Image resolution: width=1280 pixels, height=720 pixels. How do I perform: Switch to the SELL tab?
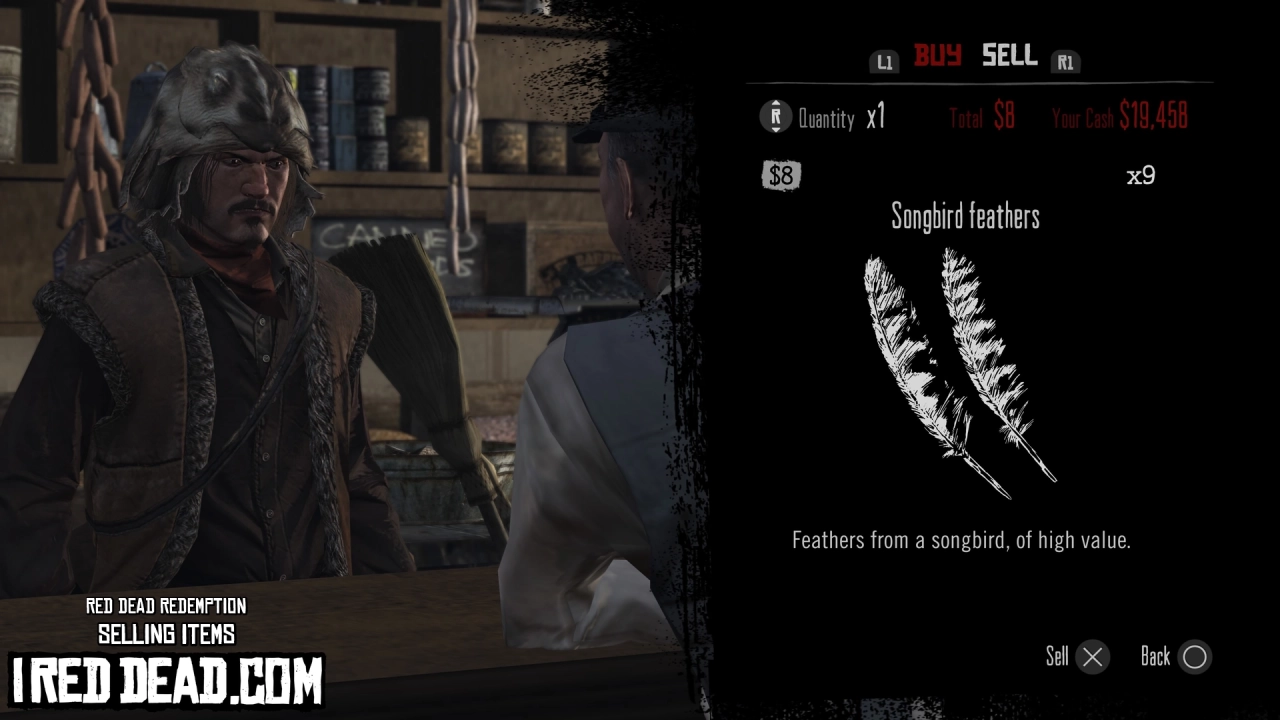click(1008, 56)
